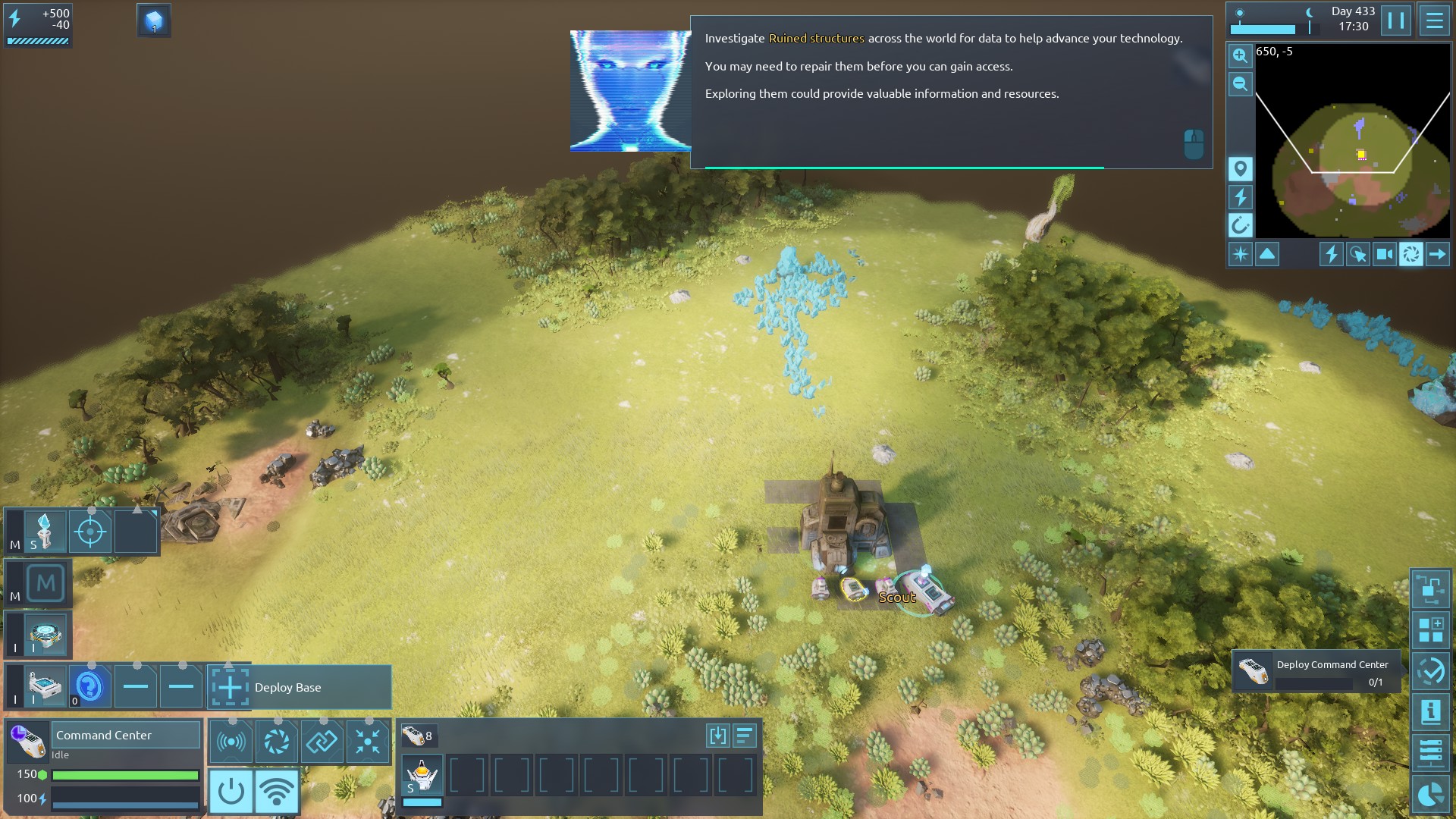The width and height of the screenshot is (1456, 819).
Task: Toggle the wifi signal button
Action: coord(276,792)
